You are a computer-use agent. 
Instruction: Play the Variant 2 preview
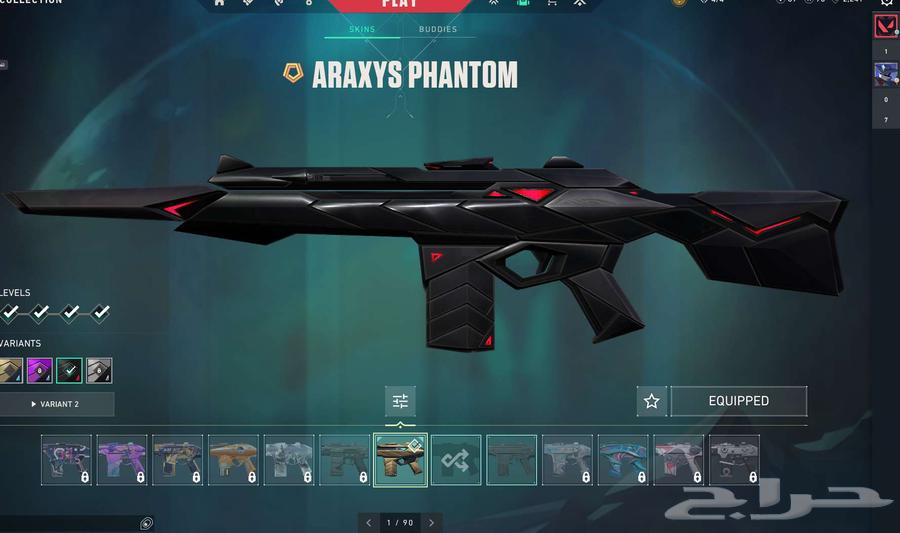(56, 404)
